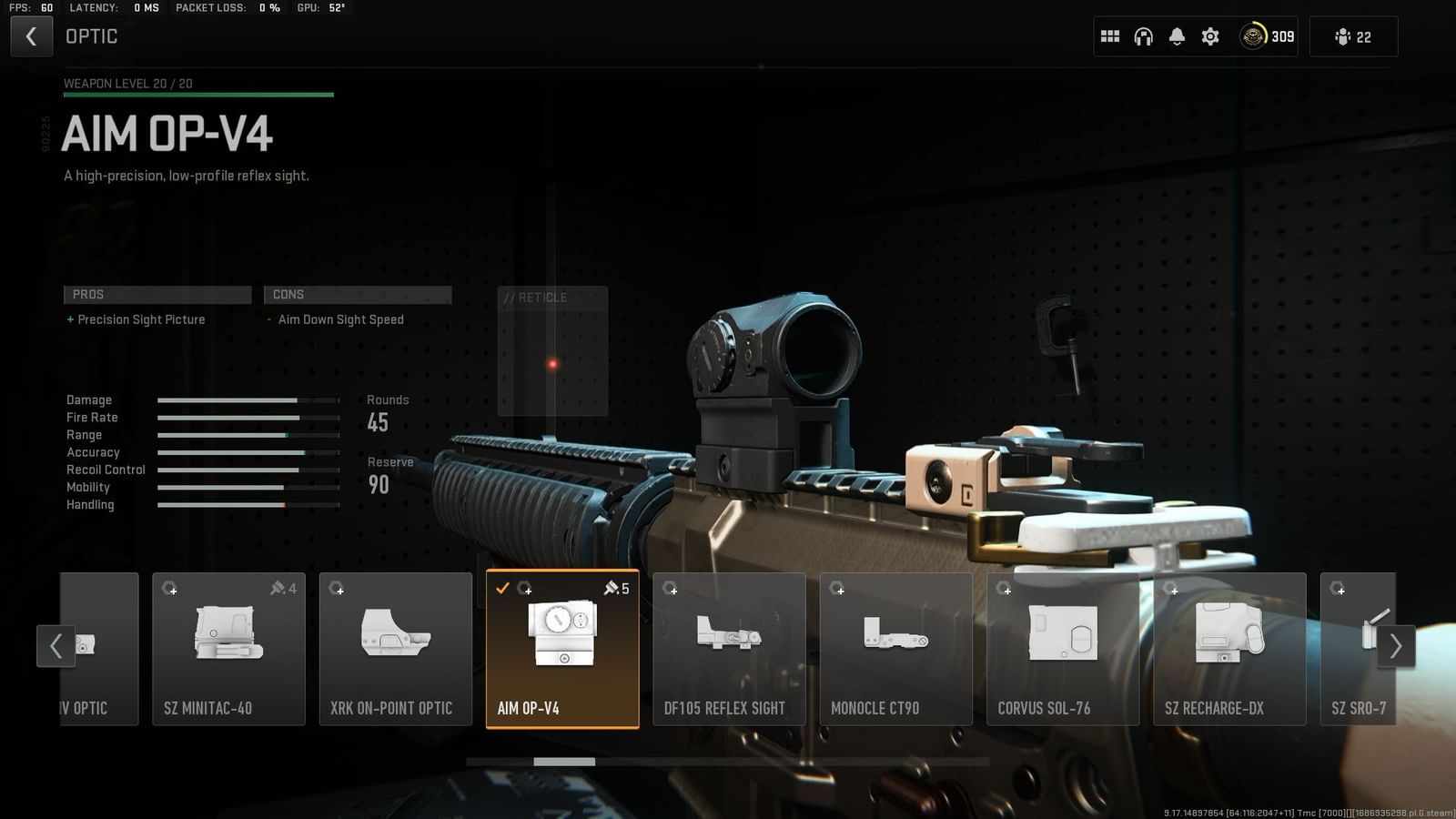The height and width of the screenshot is (819, 1456).
Task: Select the CORVUS SOL-76 optic
Action: pos(1063,648)
